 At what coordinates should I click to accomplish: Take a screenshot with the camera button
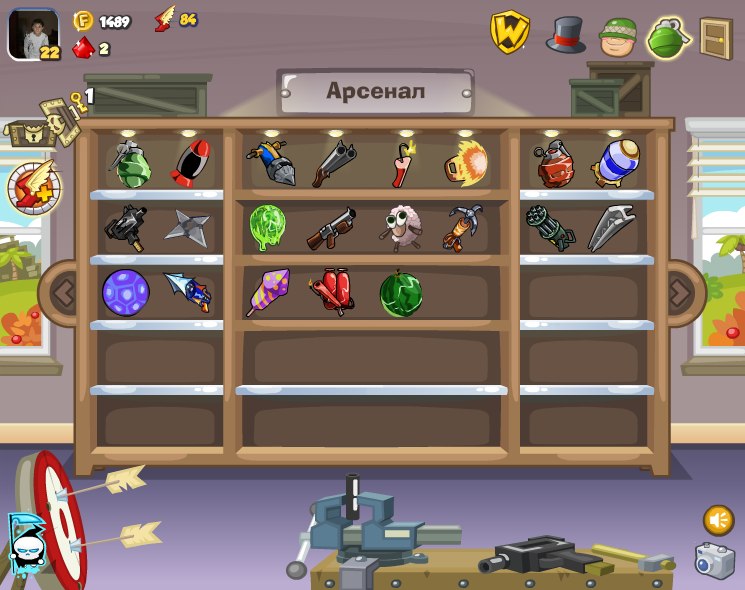(x=714, y=561)
